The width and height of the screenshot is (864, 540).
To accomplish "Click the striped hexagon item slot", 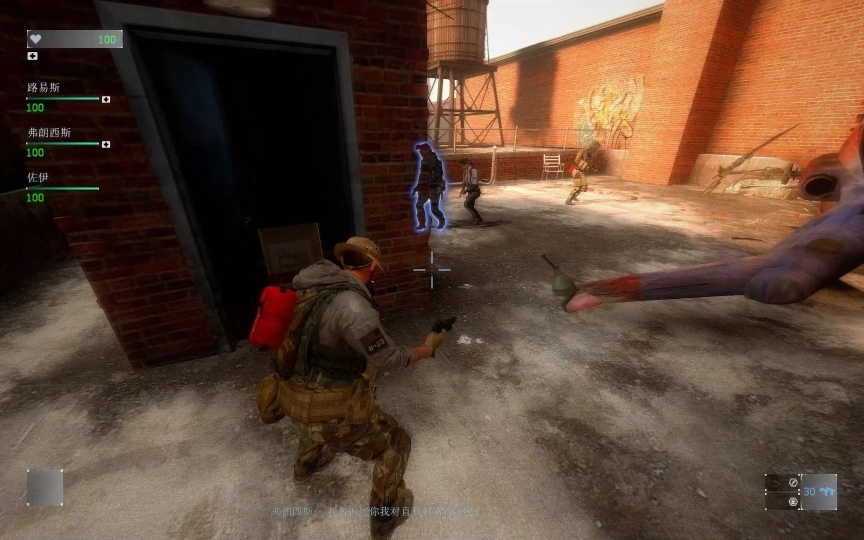I will 792,501.
